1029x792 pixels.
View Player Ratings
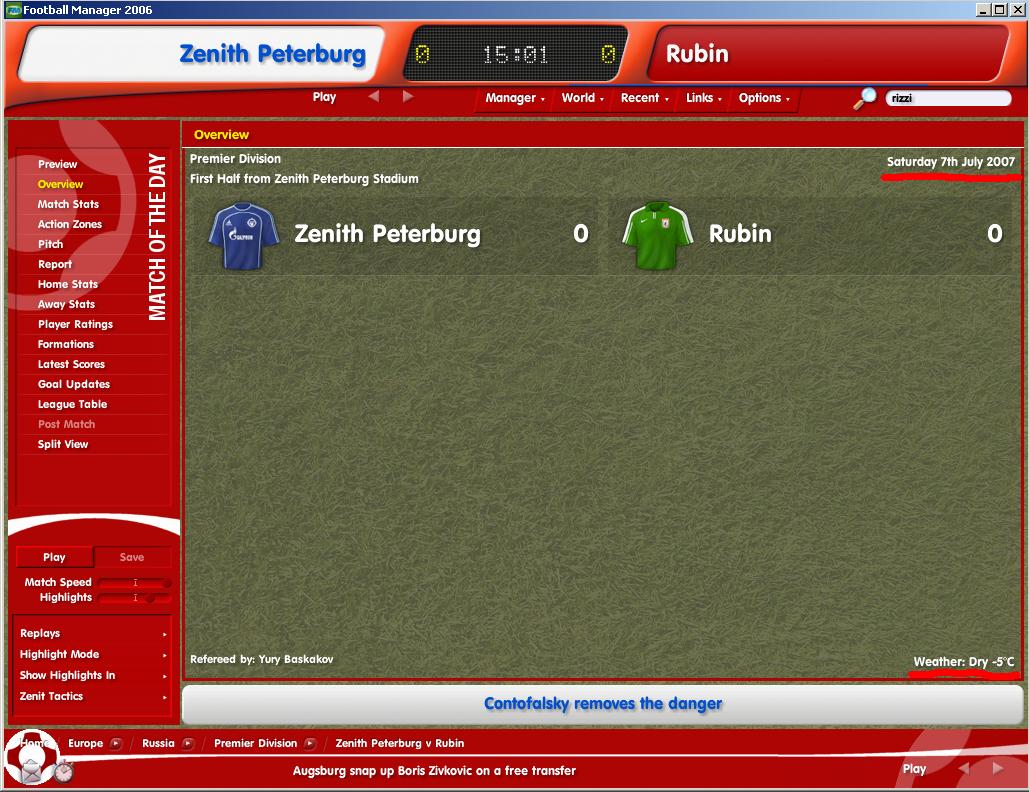click(75, 324)
